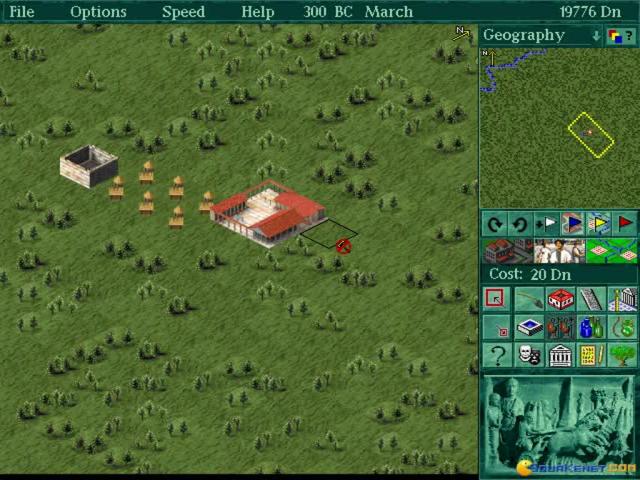
Task: Open the Options menu
Action: [98, 12]
